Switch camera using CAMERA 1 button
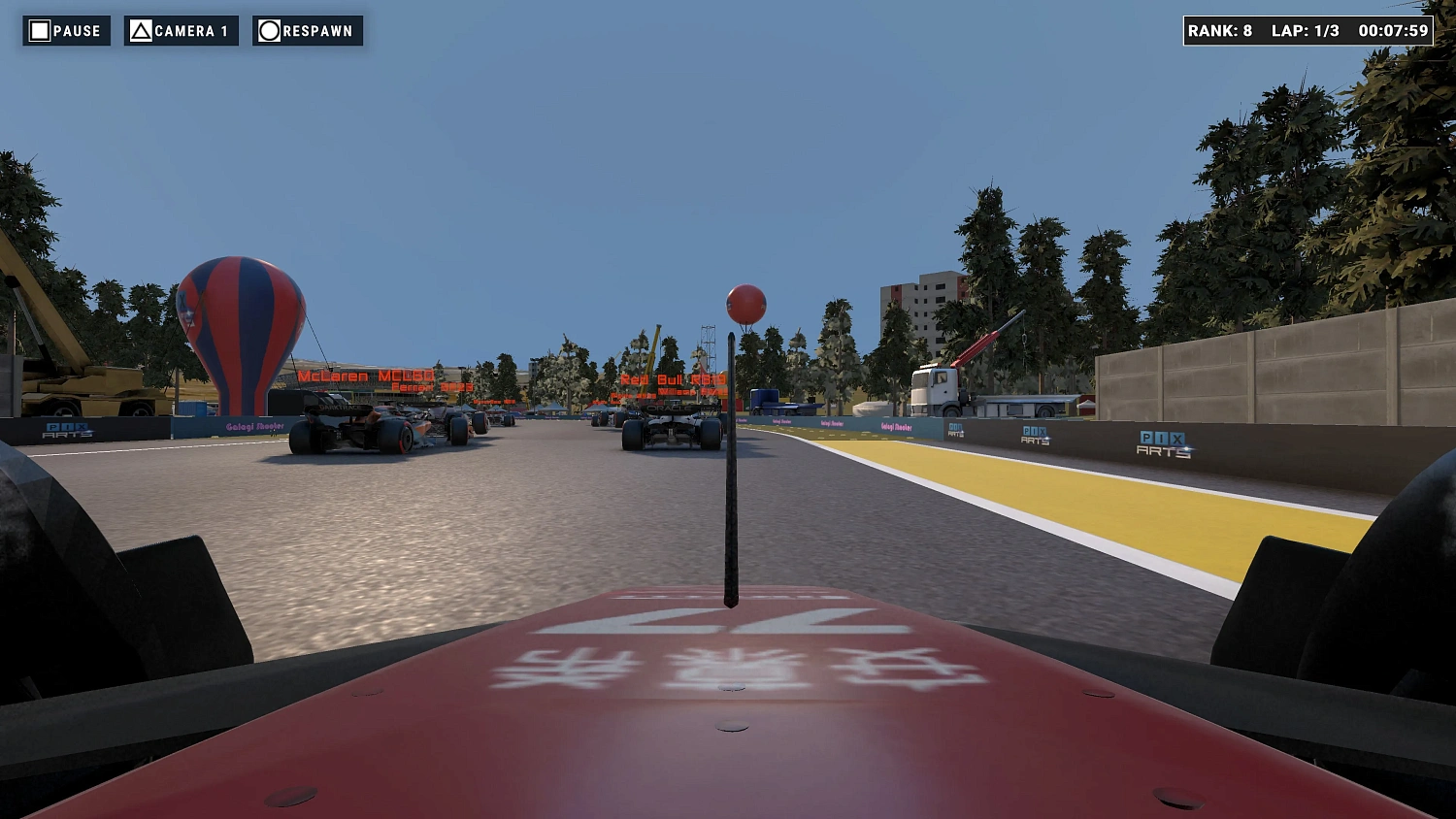1456x819 pixels. [181, 30]
